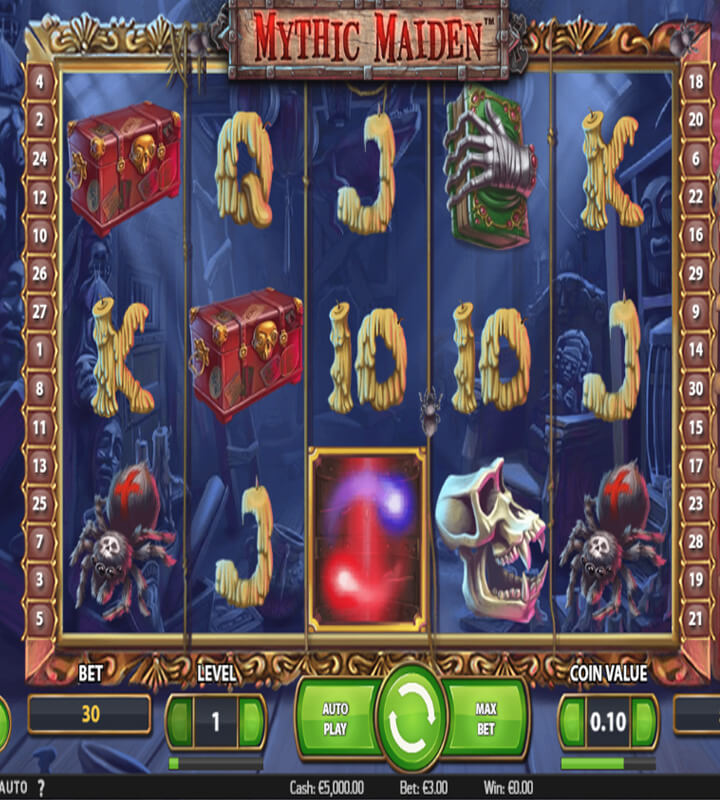Place the Max Bet

tap(486, 717)
